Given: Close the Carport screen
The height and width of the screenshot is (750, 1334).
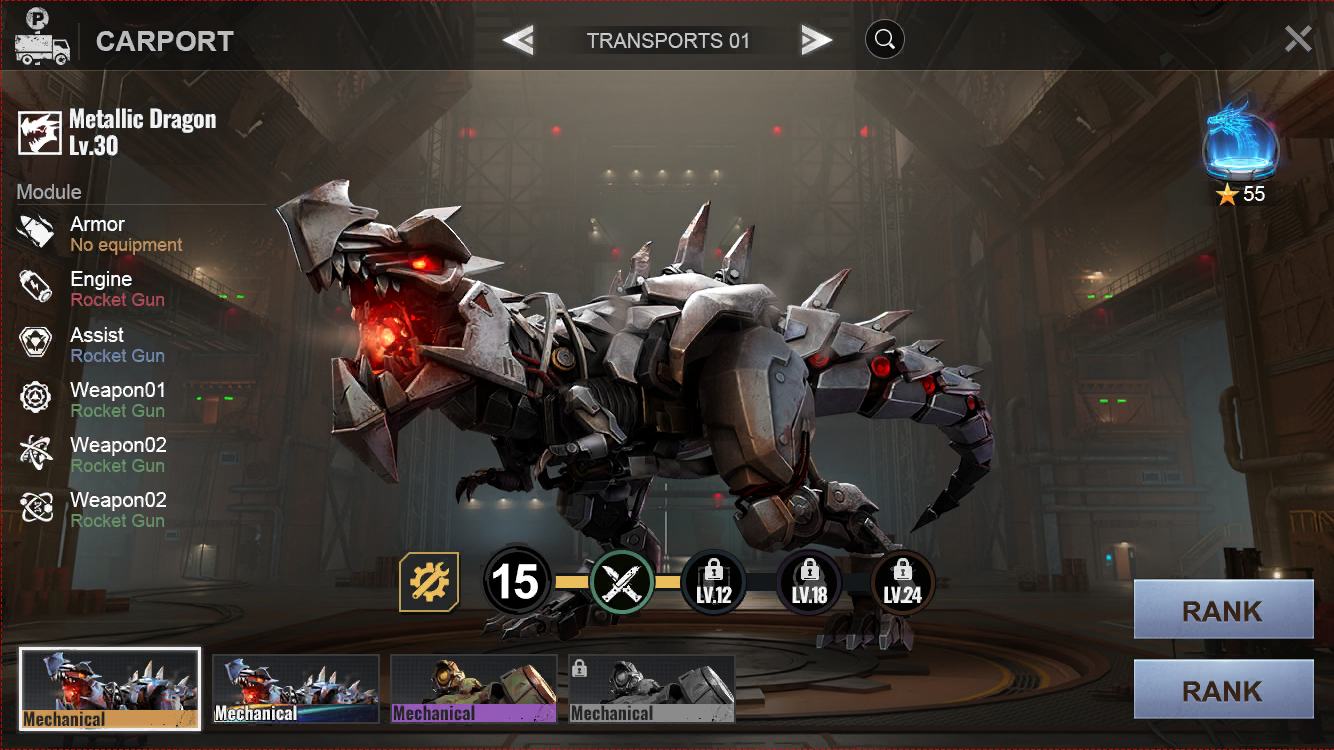Looking at the screenshot, I should pos(1298,39).
